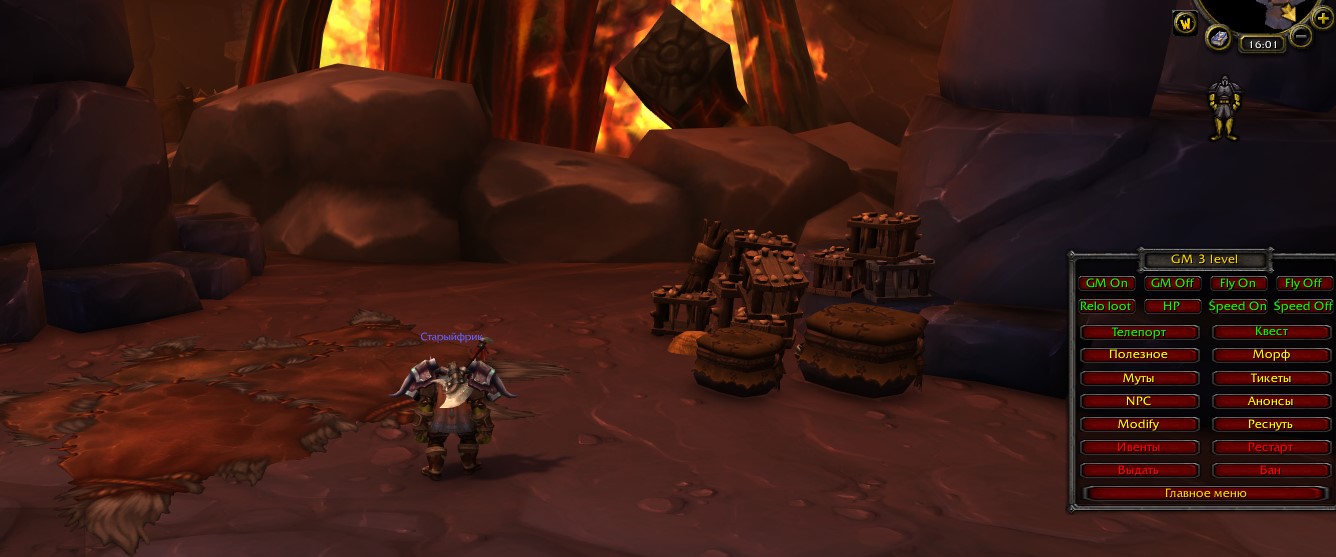Open the NPC menu
Screen dimensions: 1336x557
click(1139, 402)
